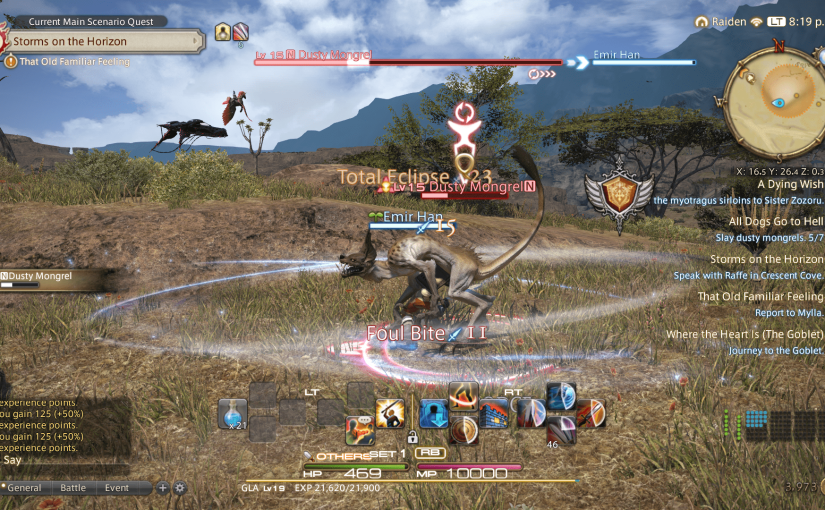Activate the castle wall Rampart ability
The height and width of the screenshot is (510, 825).
click(494, 413)
